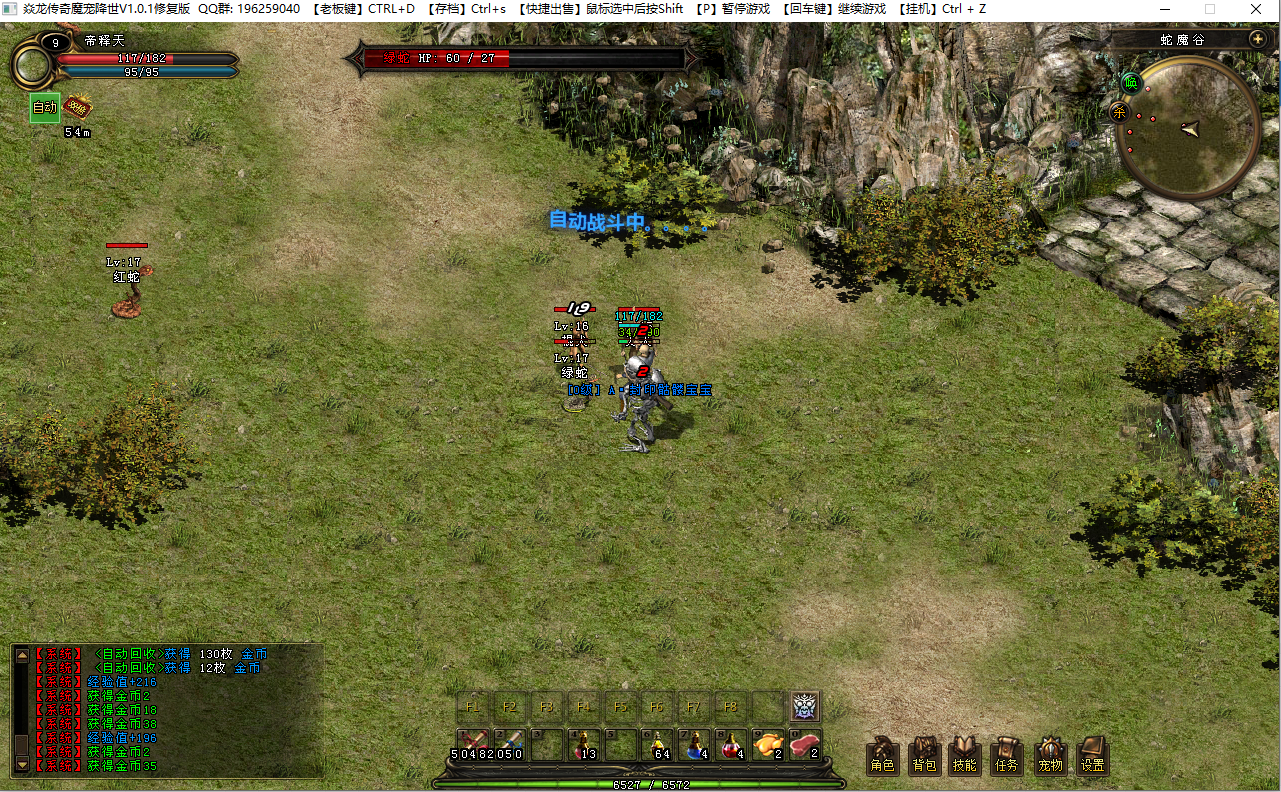Image resolution: width=1281 pixels, height=792 pixels.
Task: Click the orange 杀 button by minimap
Action: (x=1119, y=111)
